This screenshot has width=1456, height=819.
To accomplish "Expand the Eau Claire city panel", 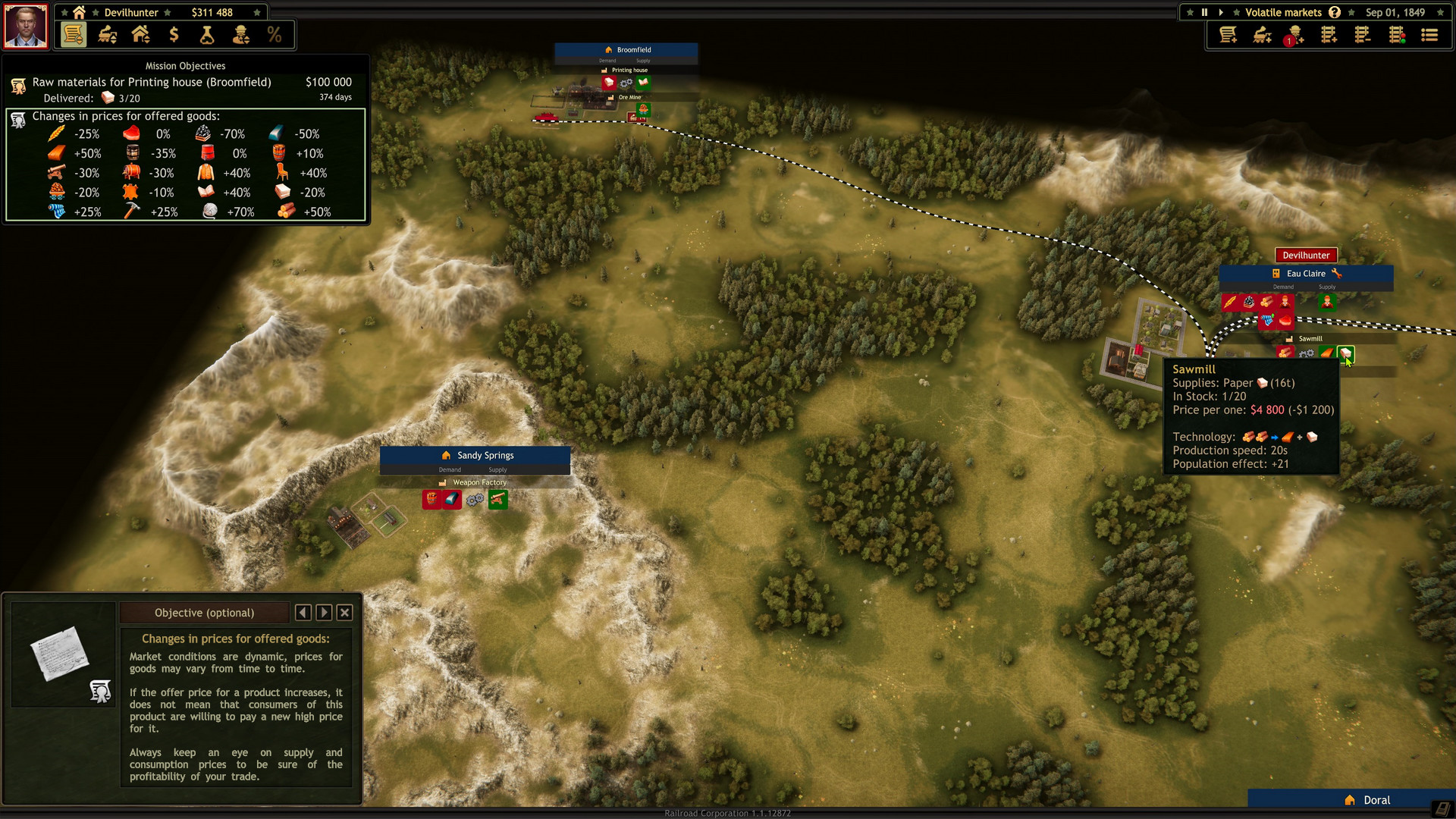I will coord(1306,274).
